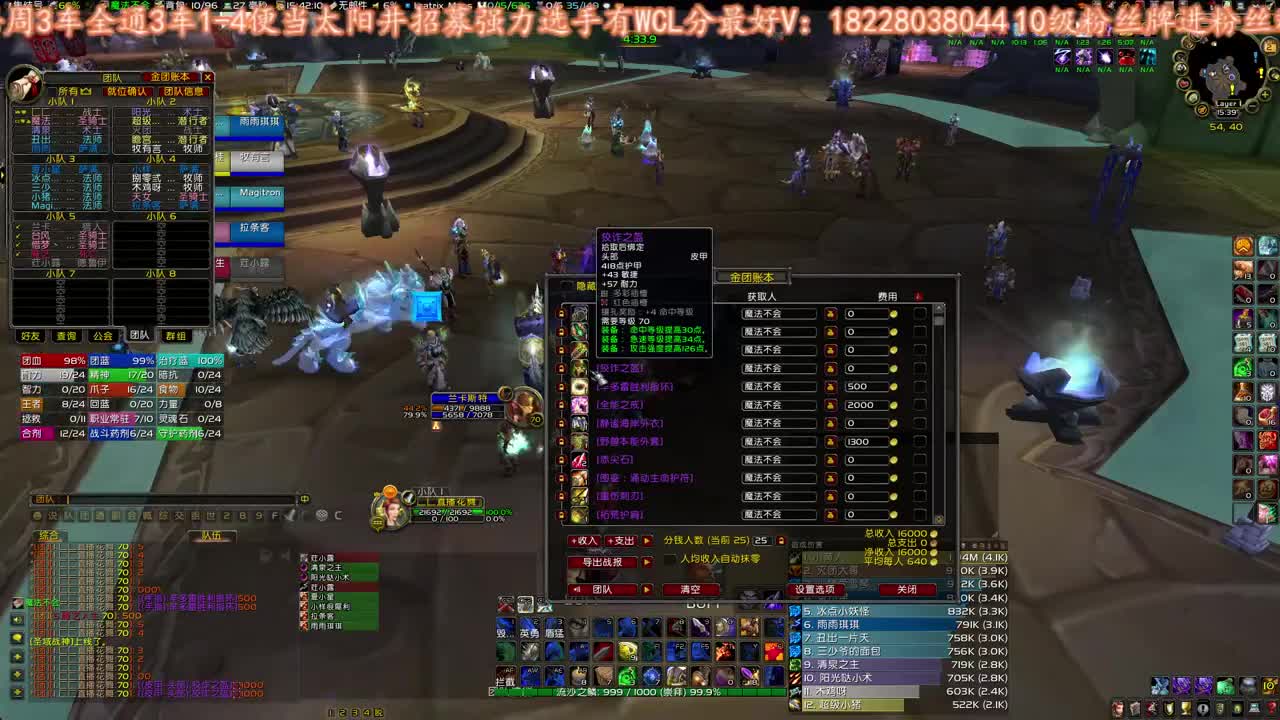1280x720 pixels.
Task: Click the 清空 button to clear entries
Action: point(691,588)
